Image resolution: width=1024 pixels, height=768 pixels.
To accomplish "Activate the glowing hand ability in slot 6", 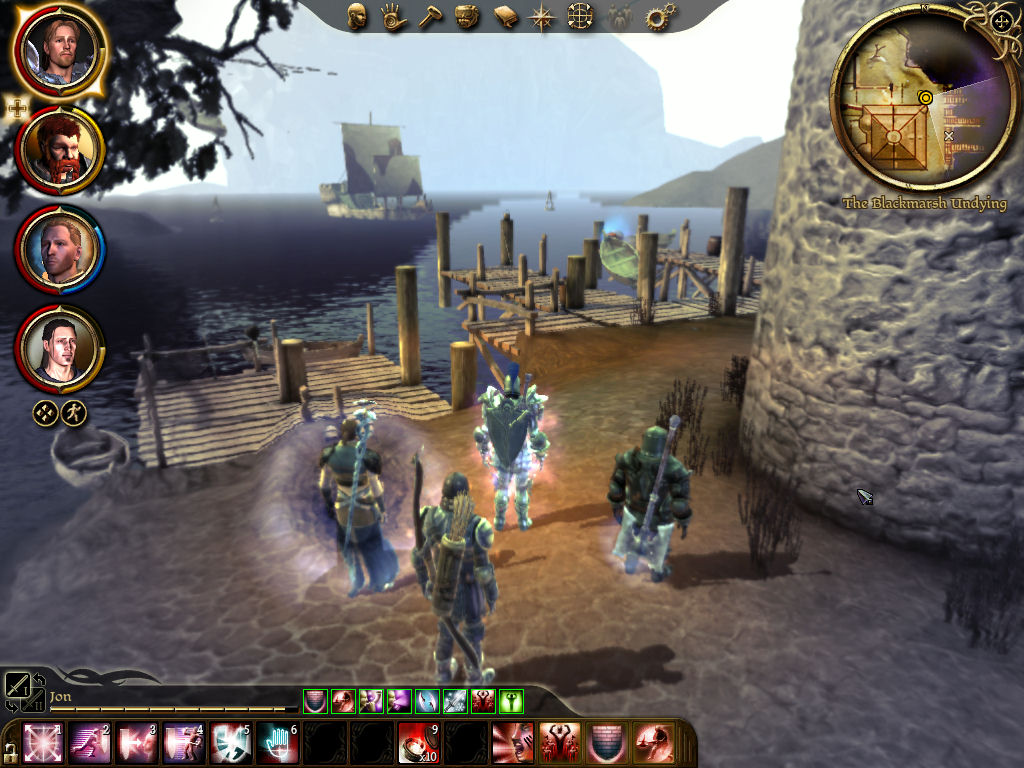I will (x=276, y=743).
